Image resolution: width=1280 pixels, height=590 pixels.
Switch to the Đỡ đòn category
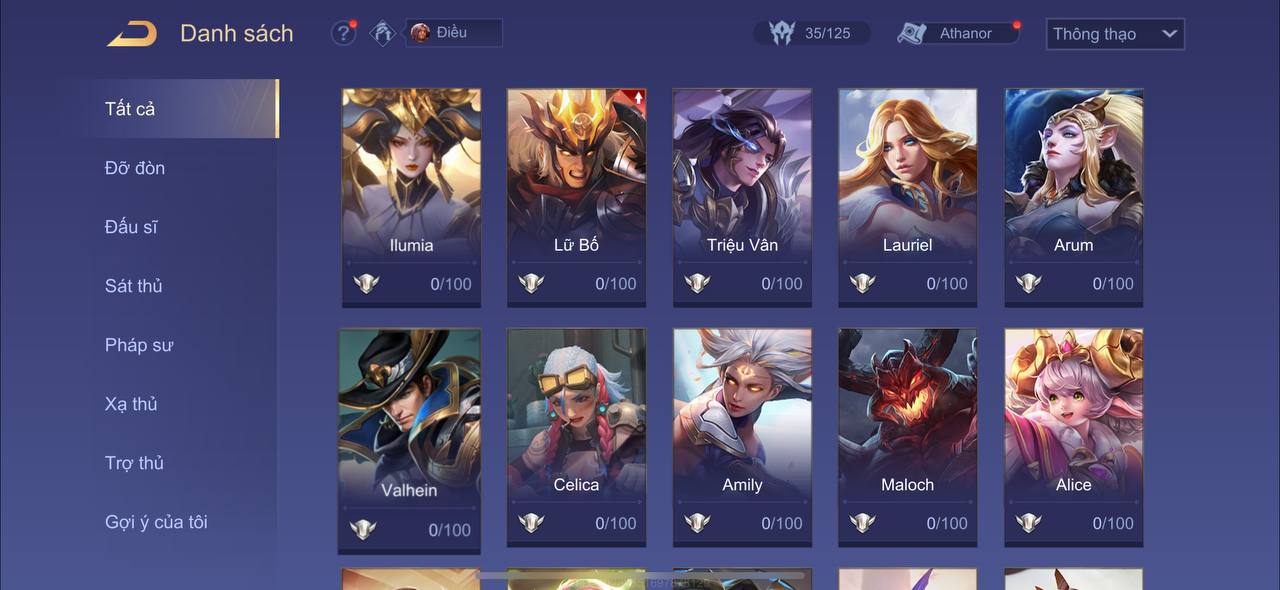135,168
